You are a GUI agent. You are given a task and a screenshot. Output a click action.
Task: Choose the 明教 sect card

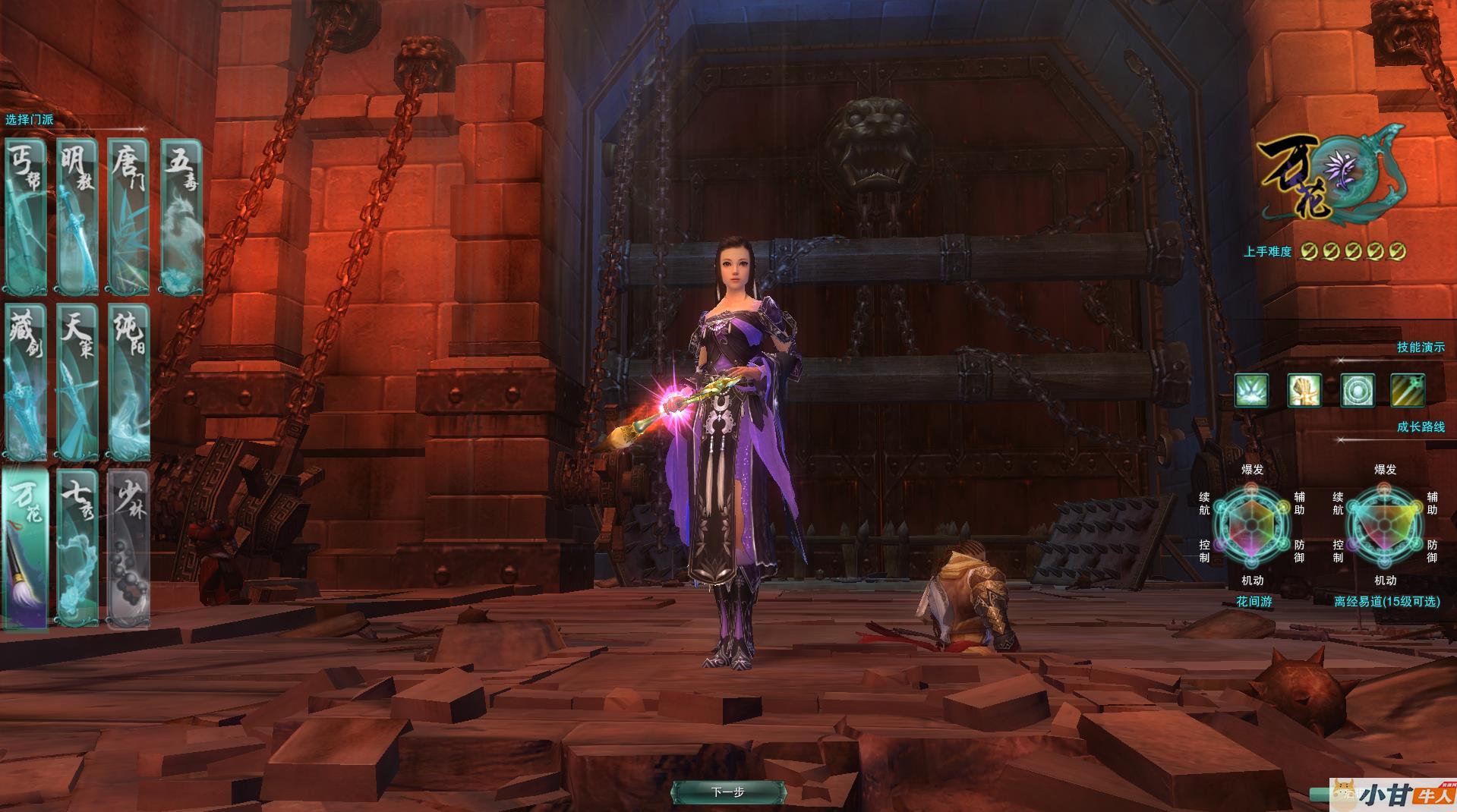pyautogui.click(x=77, y=216)
